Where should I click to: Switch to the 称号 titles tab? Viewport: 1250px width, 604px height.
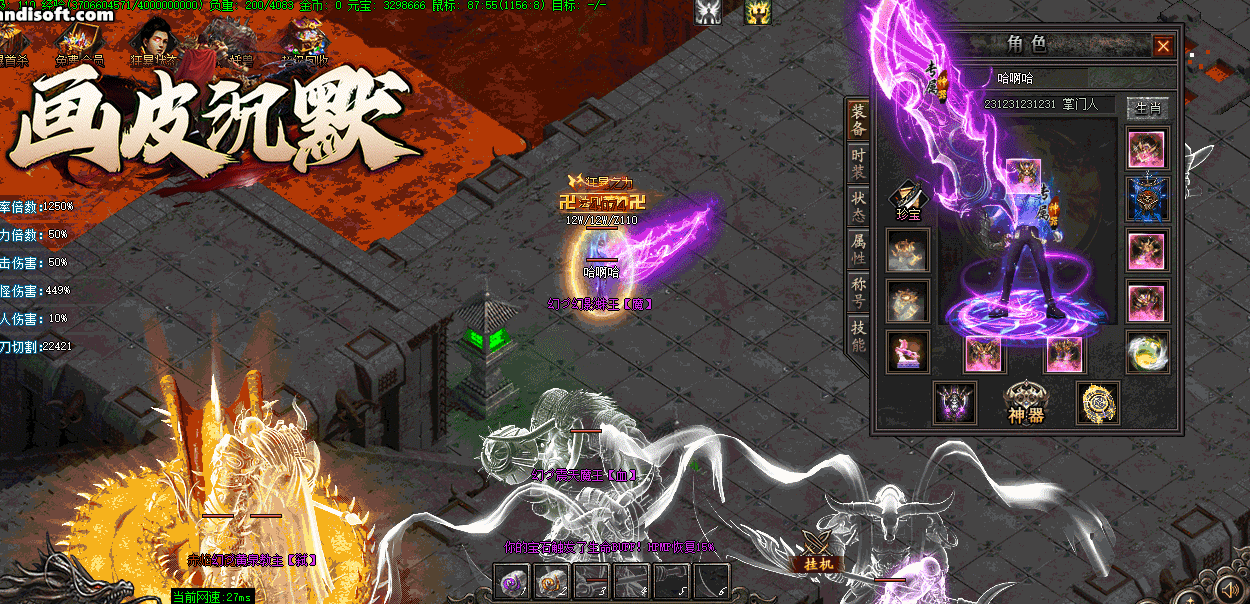858,293
